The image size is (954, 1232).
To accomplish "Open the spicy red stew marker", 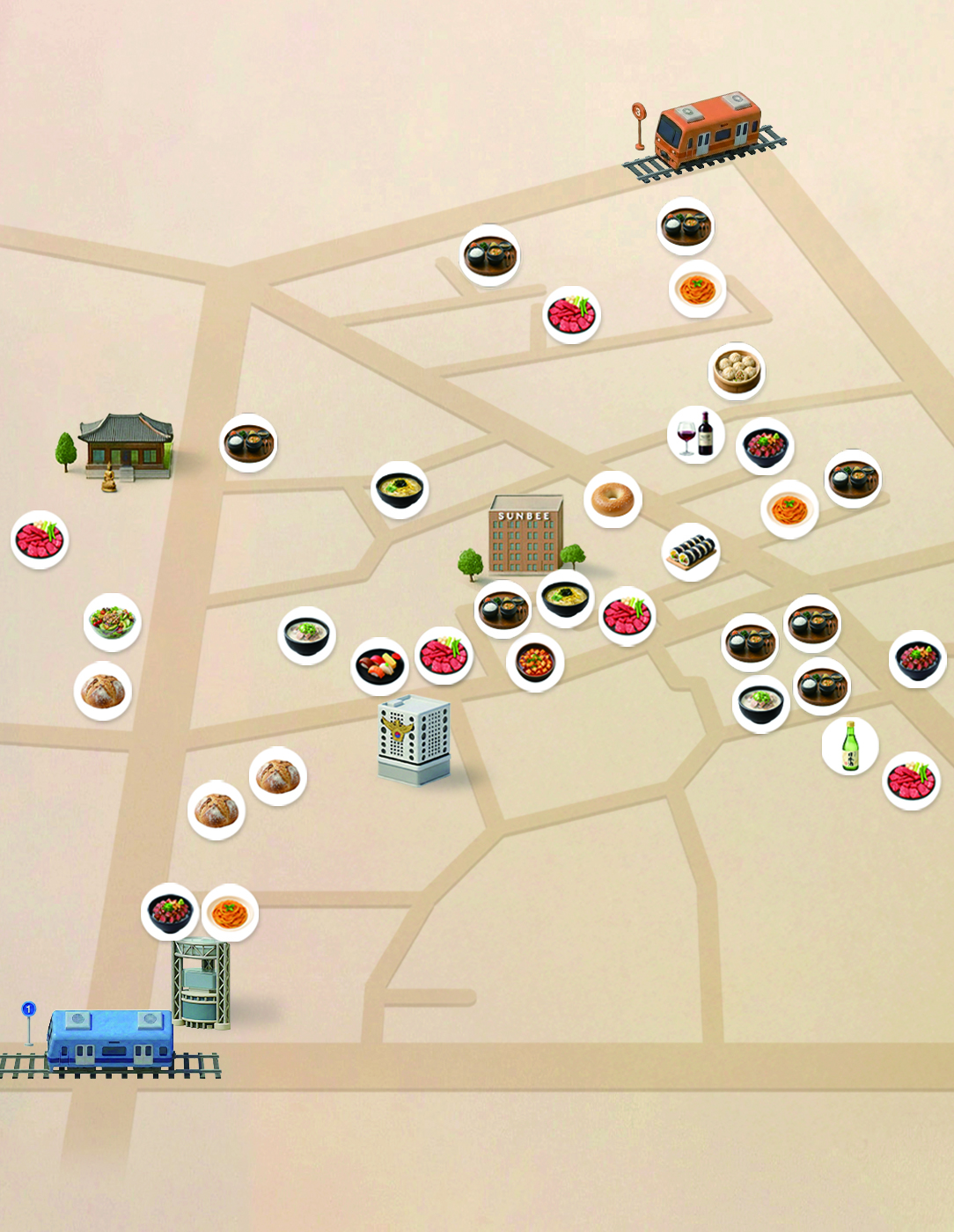I will pyautogui.click(x=535, y=663).
